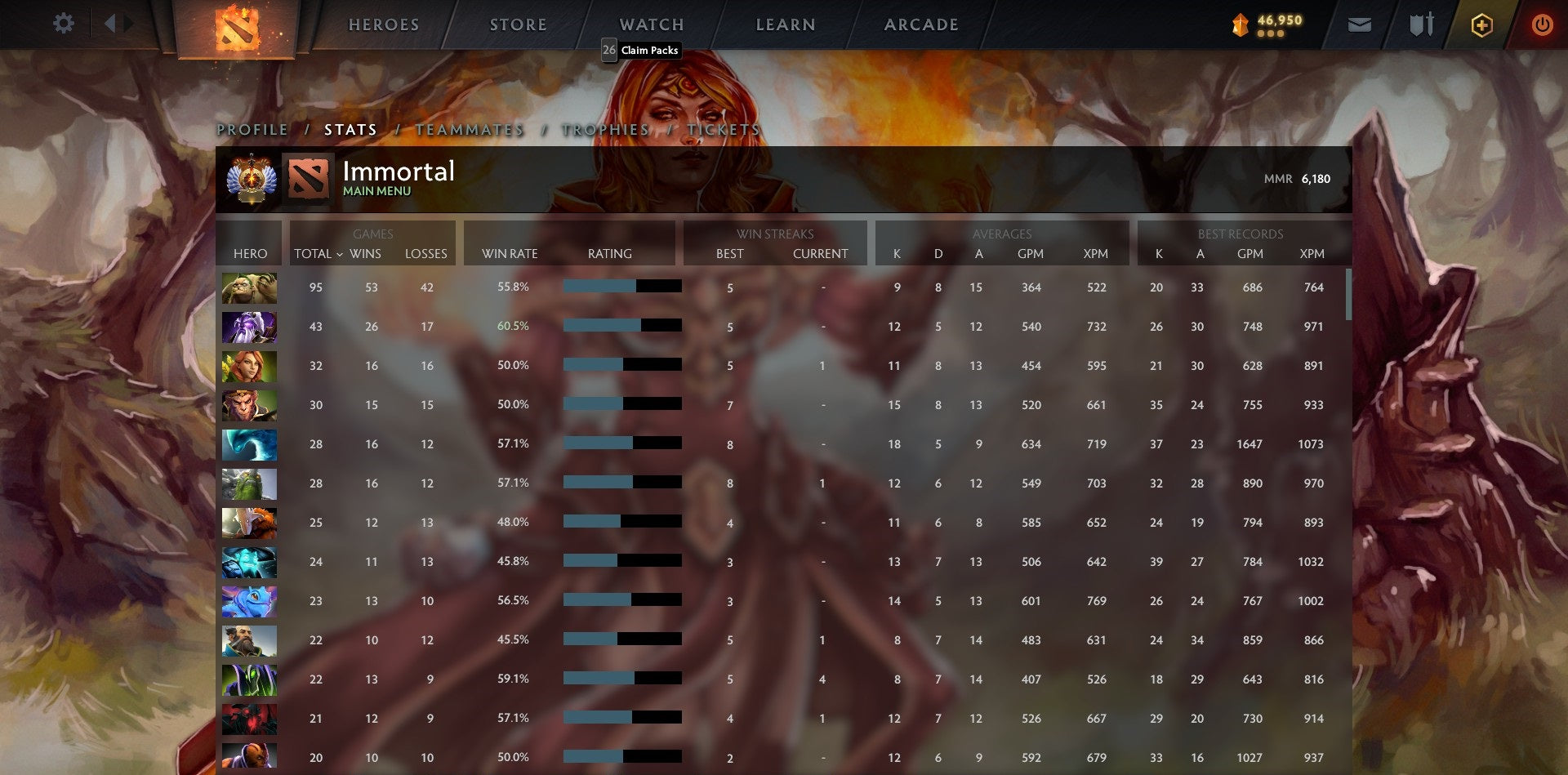Click the top hero's win rating bar
The width and height of the screenshot is (1568, 775).
point(622,287)
